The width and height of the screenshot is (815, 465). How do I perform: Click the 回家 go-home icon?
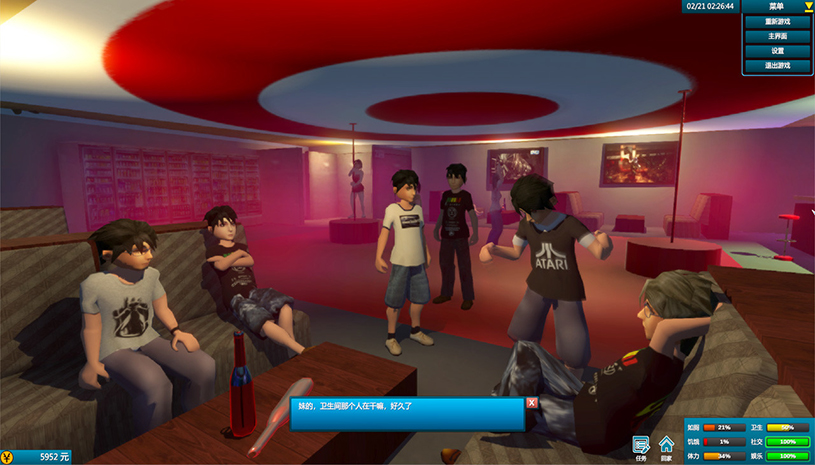pyautogui.click(x=666, y=445)
